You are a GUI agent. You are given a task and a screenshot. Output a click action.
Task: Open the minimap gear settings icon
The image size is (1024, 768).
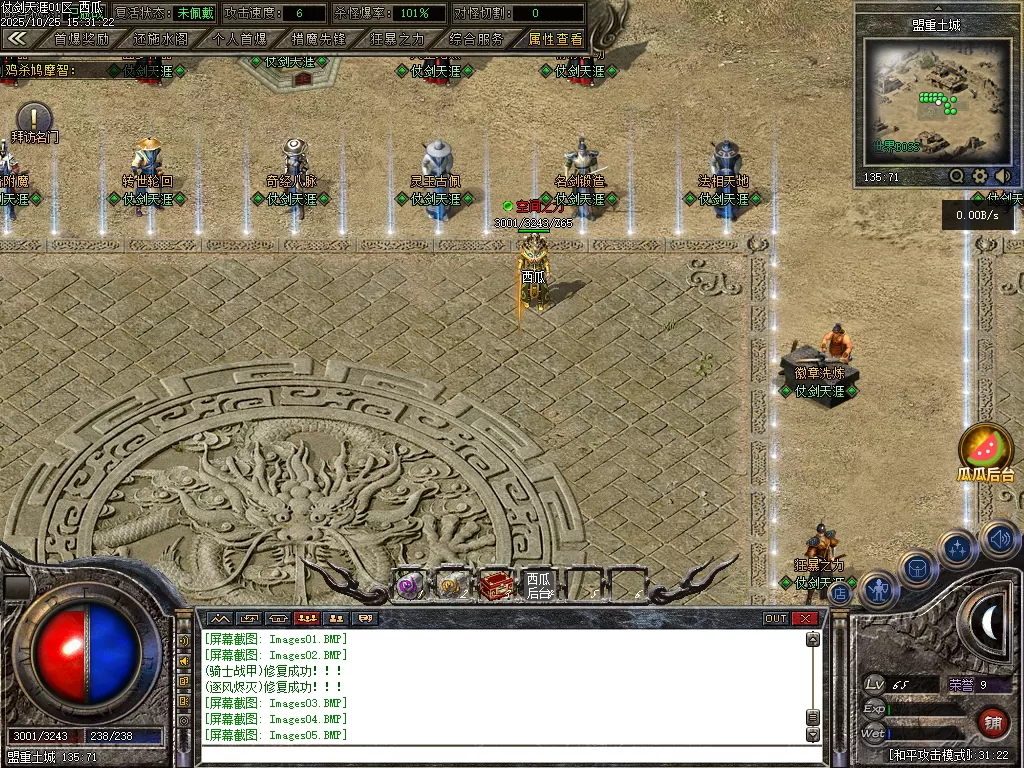[x=980, y=177]
